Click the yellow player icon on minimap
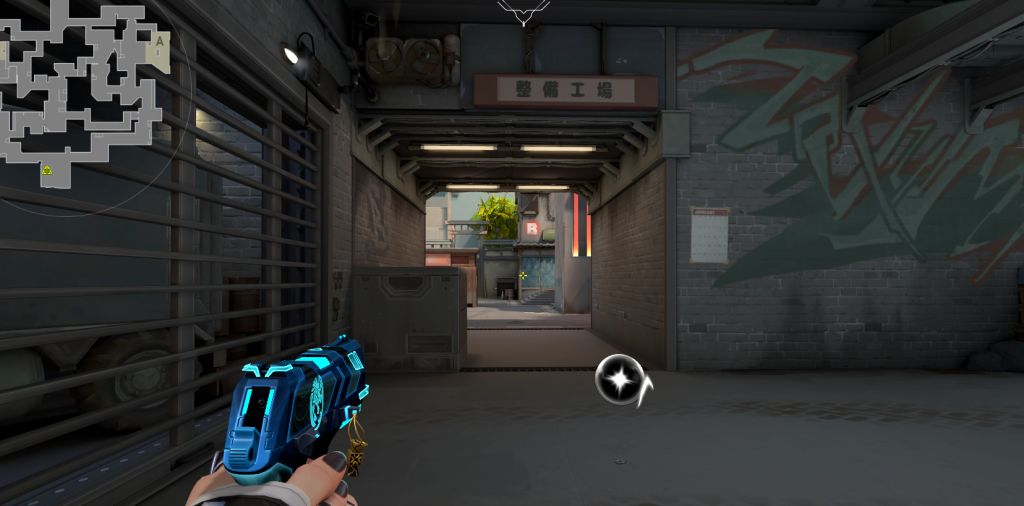1024x506 pixels. (x=46, y=171)
